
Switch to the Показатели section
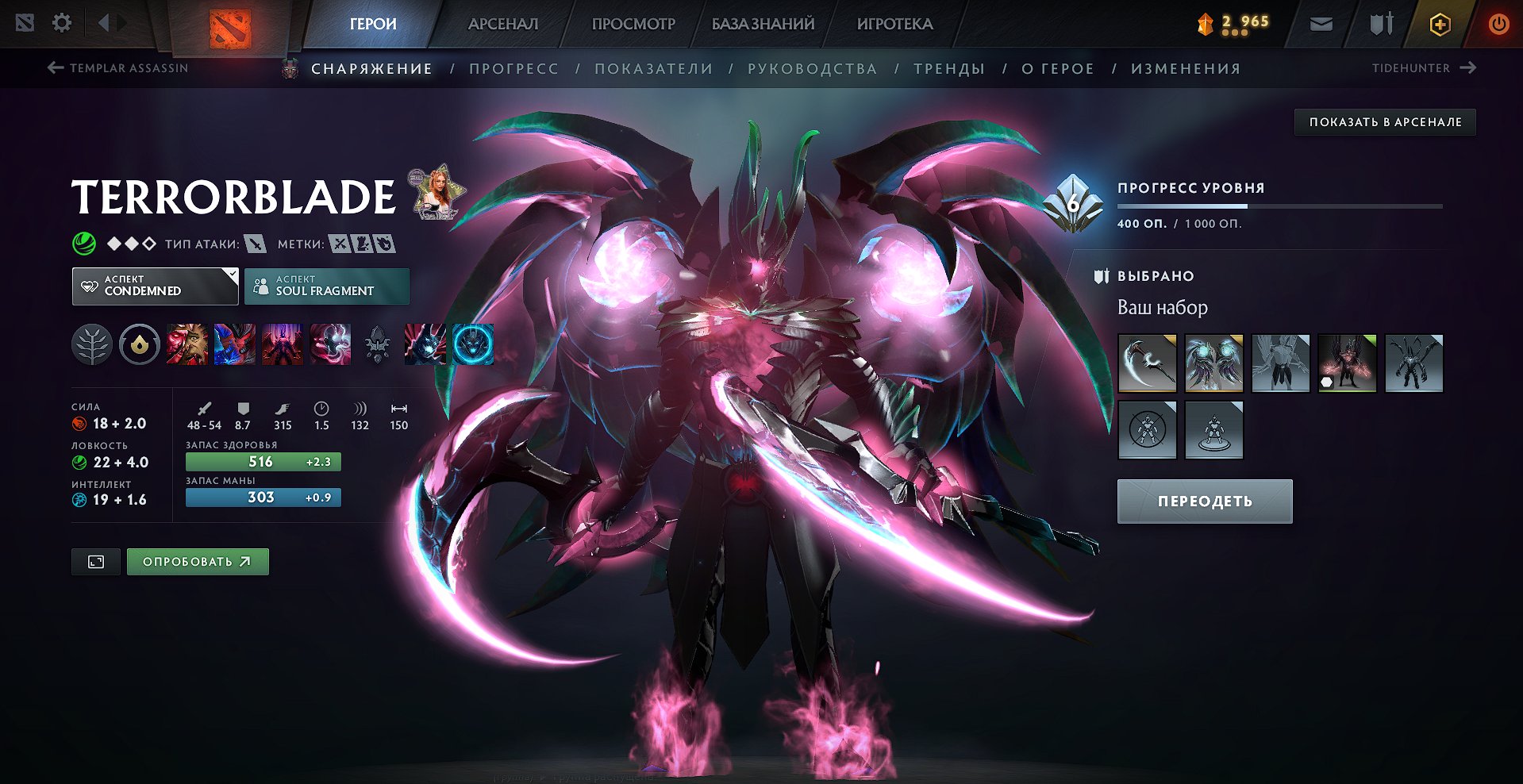(x=654, y=69)
